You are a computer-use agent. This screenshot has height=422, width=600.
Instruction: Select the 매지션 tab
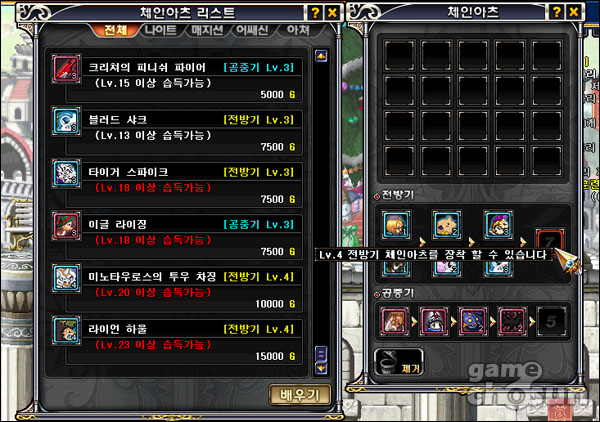tap(209, 31)
